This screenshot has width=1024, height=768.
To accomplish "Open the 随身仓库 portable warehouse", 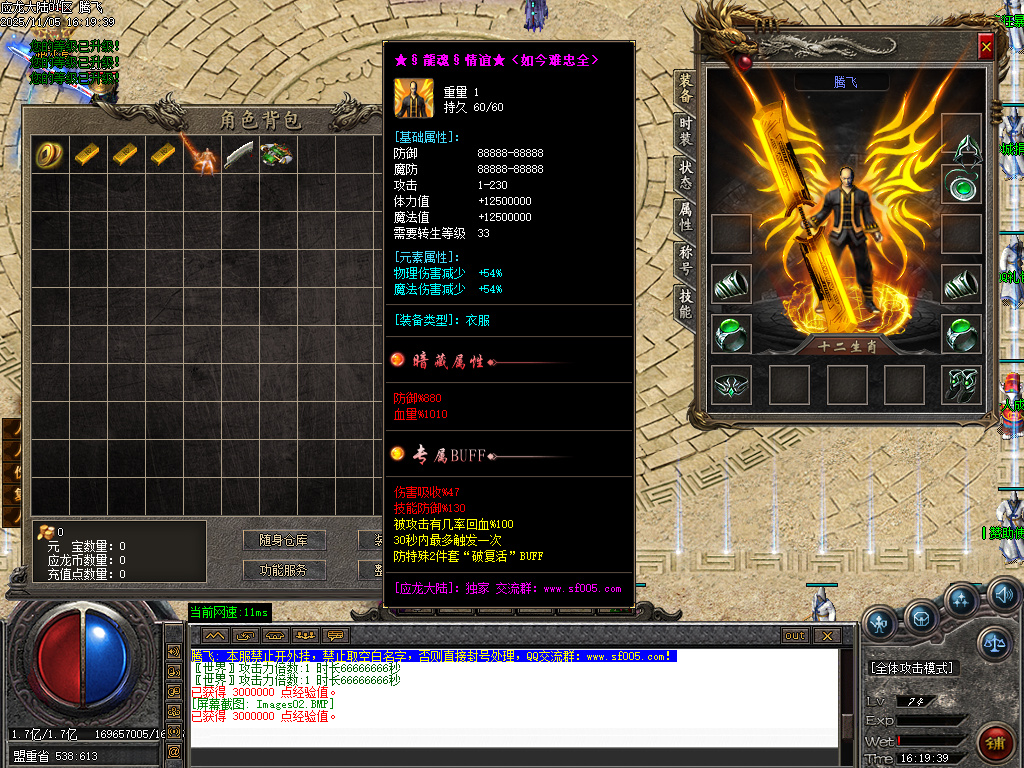I will 284,540.
